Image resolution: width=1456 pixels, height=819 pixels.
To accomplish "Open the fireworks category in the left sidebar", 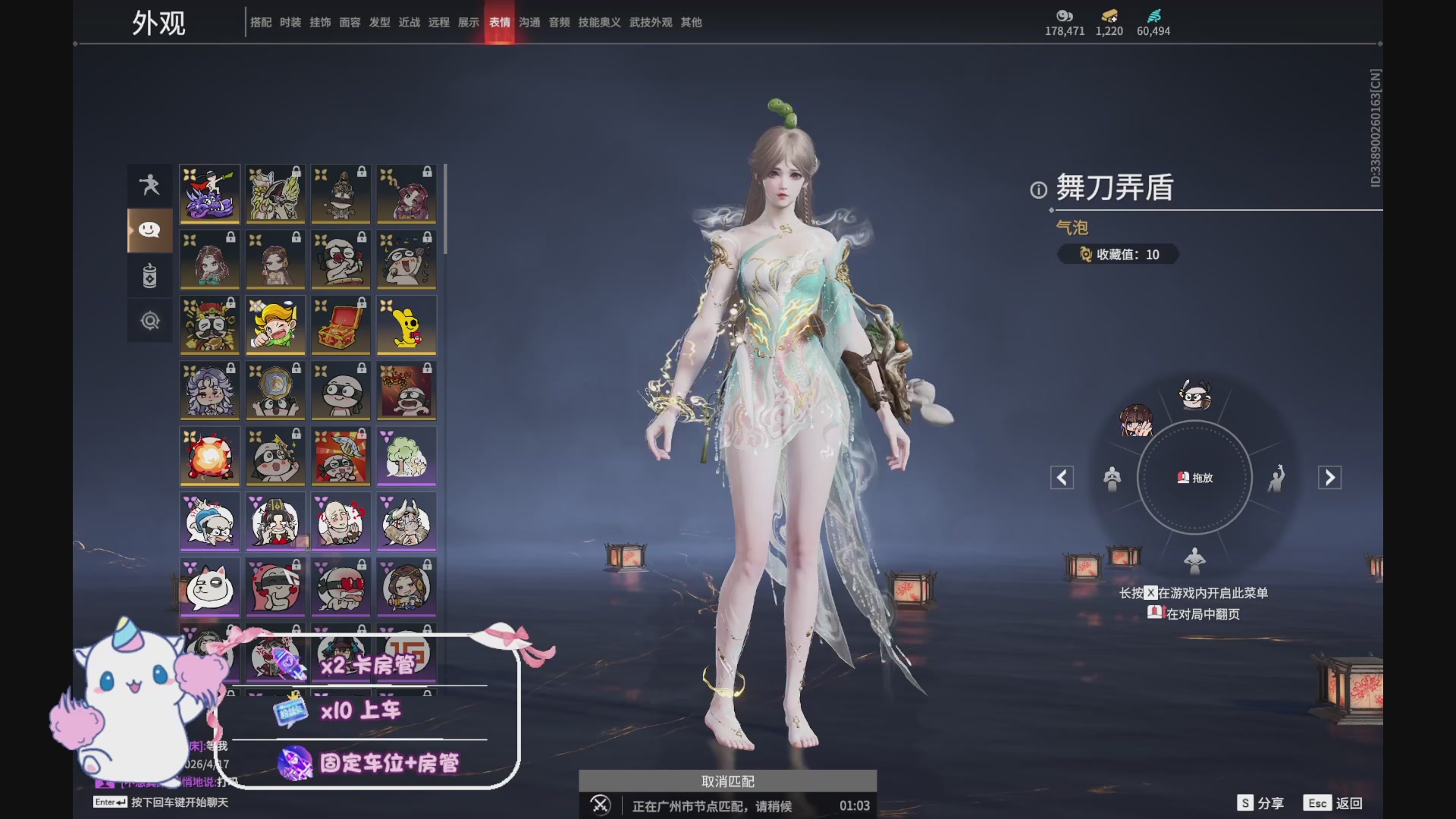I will coord(149,276).
